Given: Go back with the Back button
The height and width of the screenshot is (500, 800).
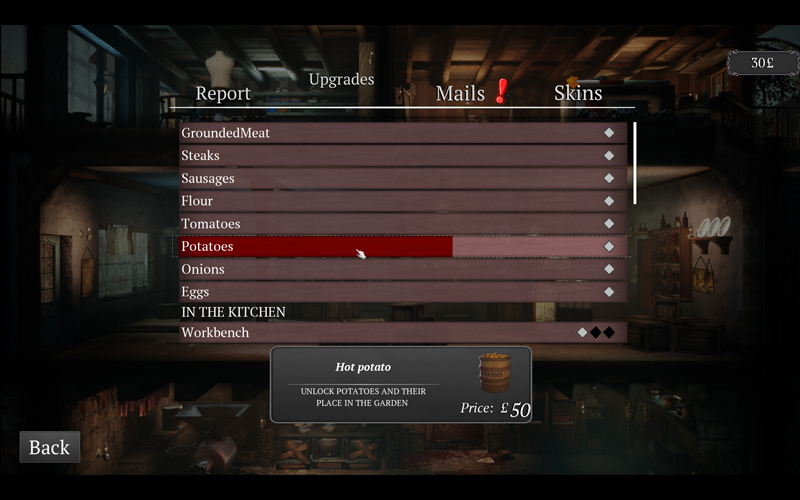Looking at the screenshot, I should (x=49, y=447).
